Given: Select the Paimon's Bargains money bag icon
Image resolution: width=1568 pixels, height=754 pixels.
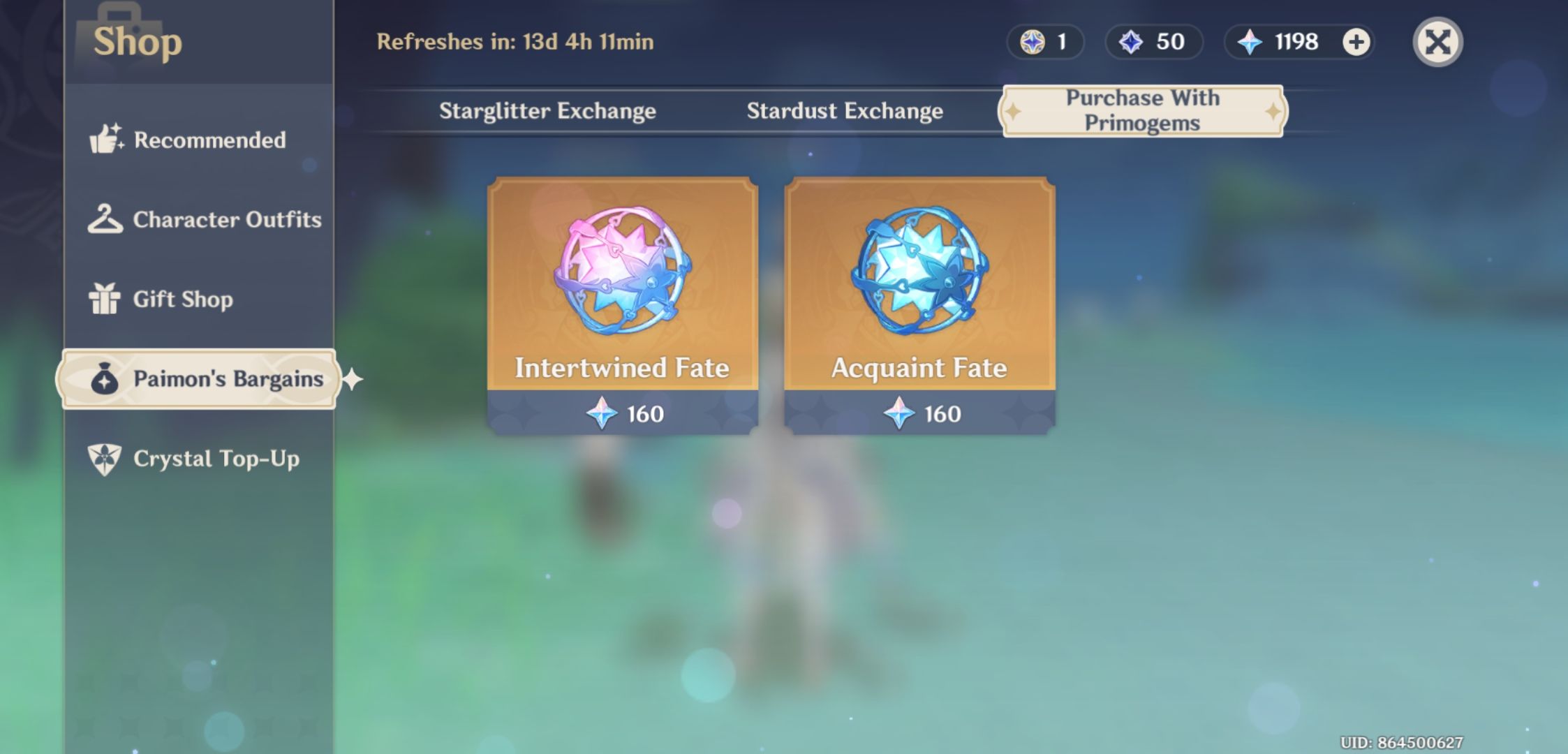Looking at the screenshot, I should (x=105, y=378).
